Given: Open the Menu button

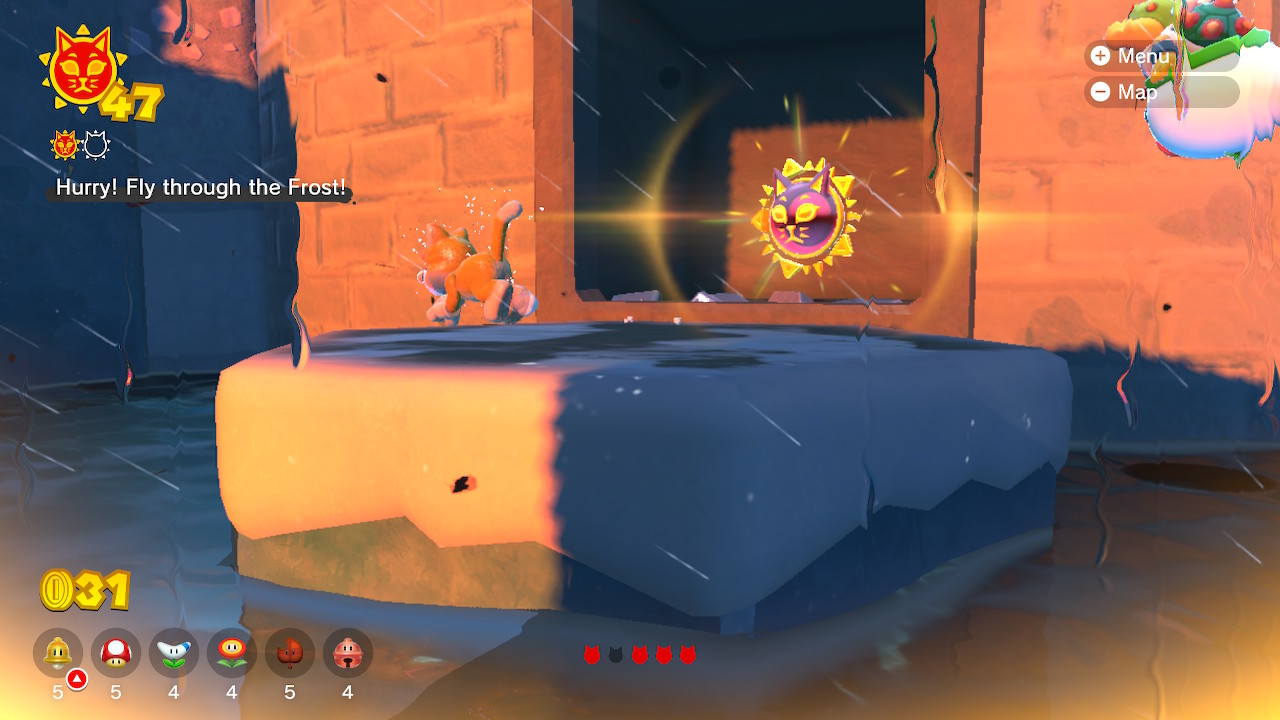Looking at the screenshot, I should tap(1130, 56).
